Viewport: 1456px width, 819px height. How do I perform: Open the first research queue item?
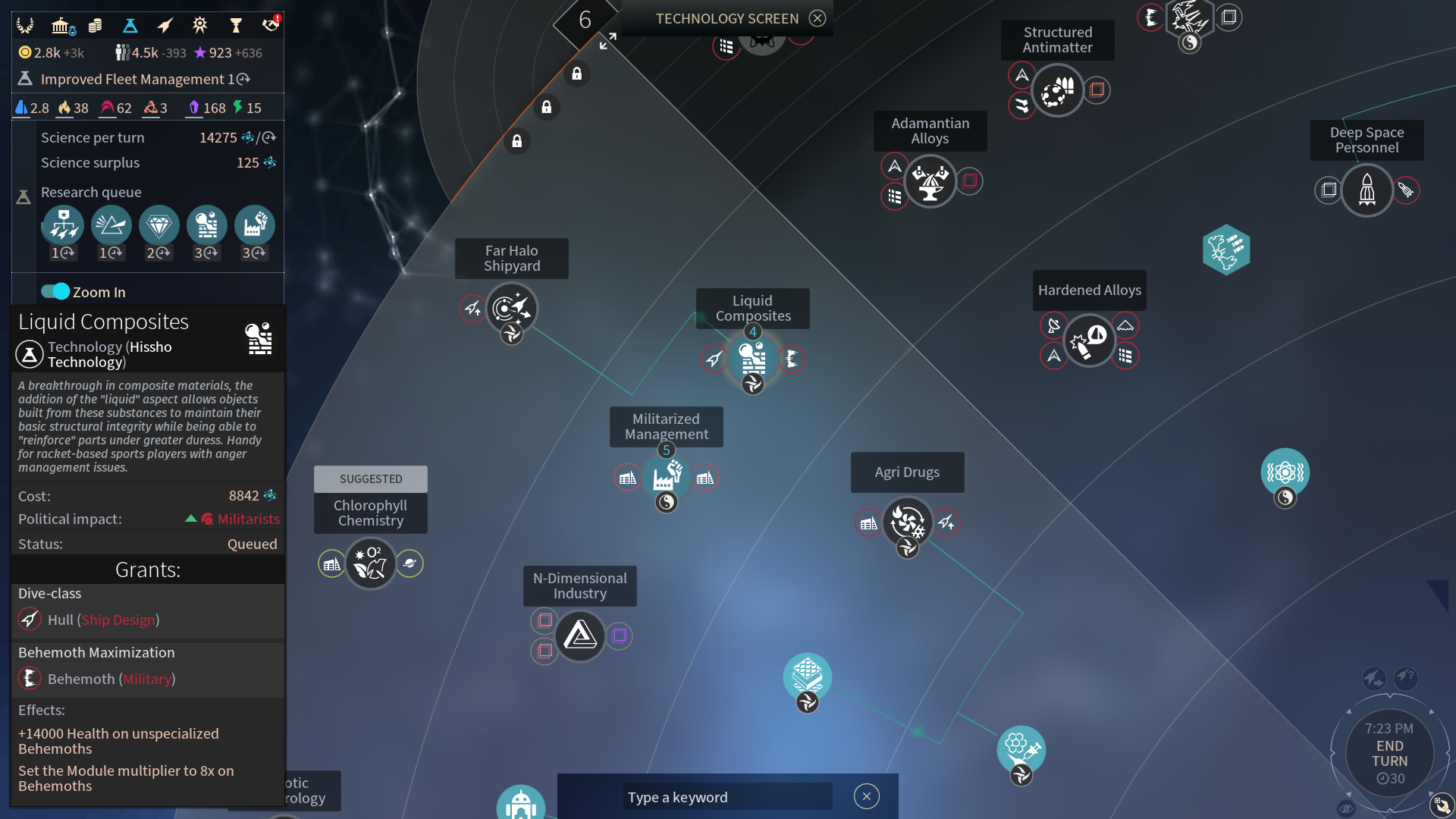click(x=63, y=225)
